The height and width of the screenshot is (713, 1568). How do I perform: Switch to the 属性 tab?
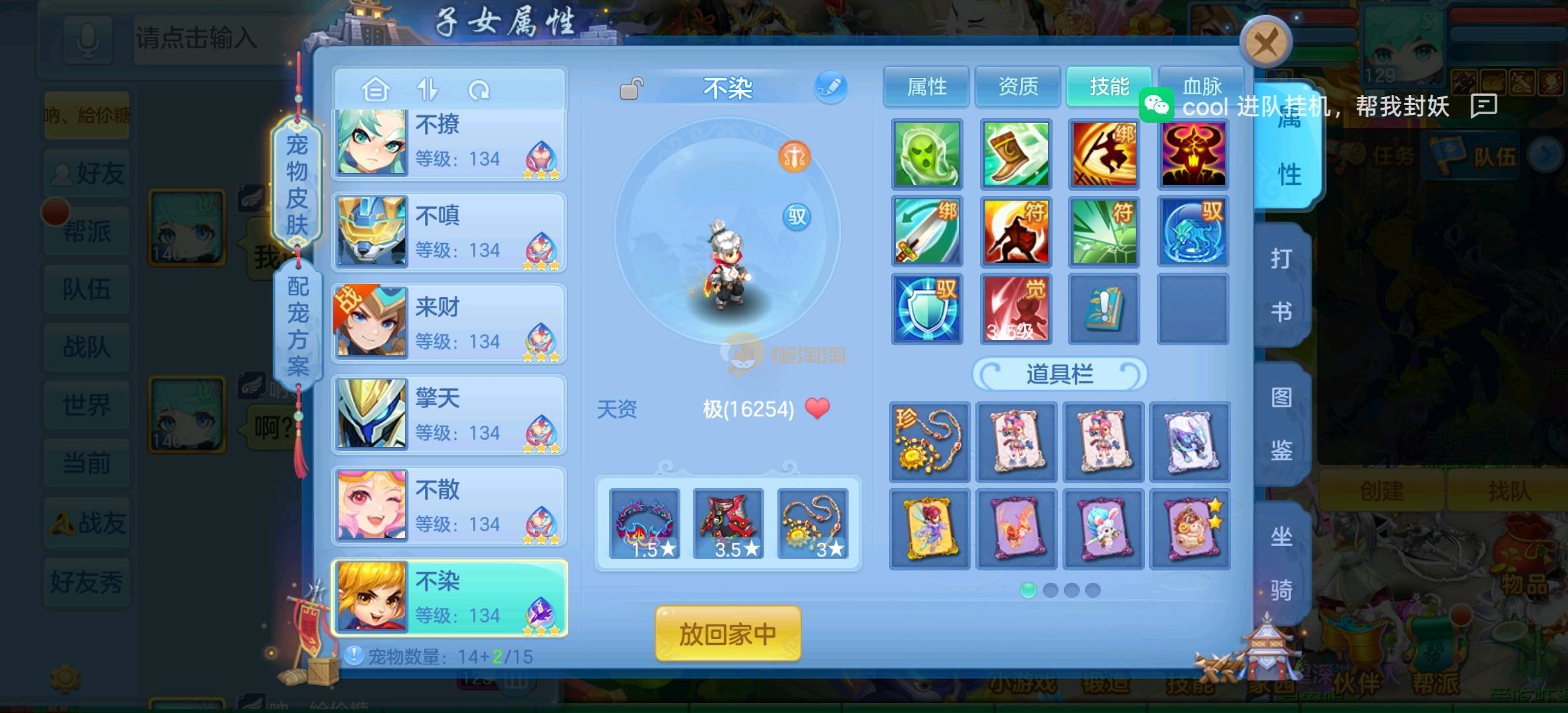(927, 86)
